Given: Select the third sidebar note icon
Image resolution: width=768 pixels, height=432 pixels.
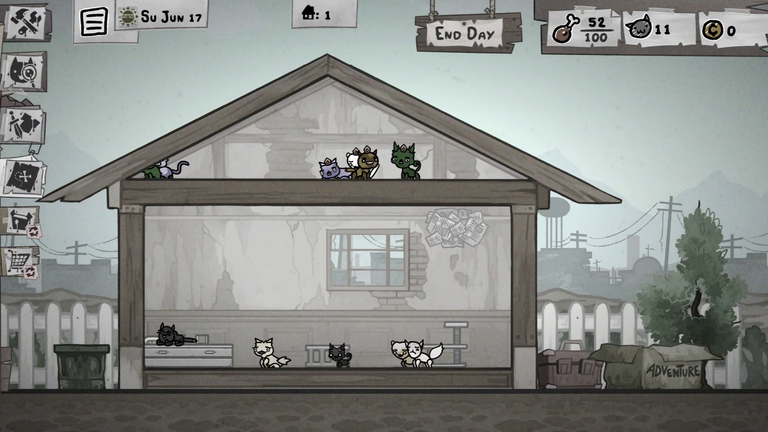Looking at the screenshot, I should pos(23,125).
